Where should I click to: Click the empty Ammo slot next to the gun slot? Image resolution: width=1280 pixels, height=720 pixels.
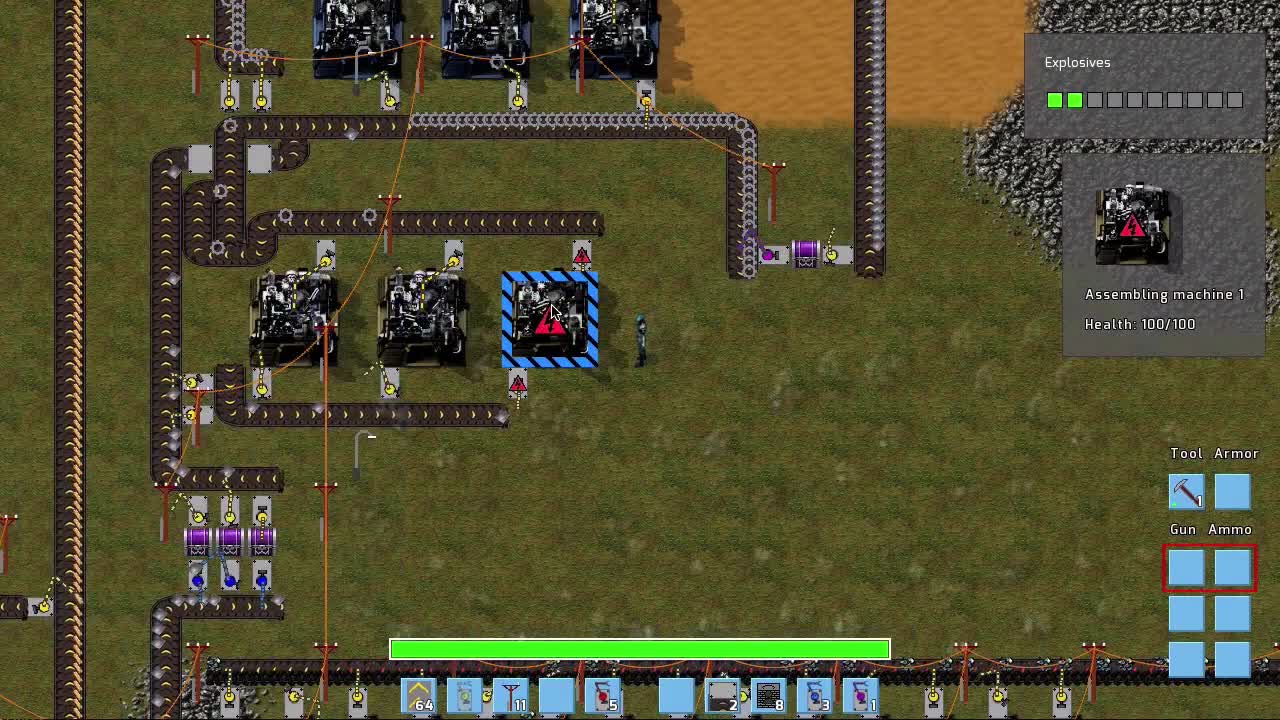coord(1232,568)
